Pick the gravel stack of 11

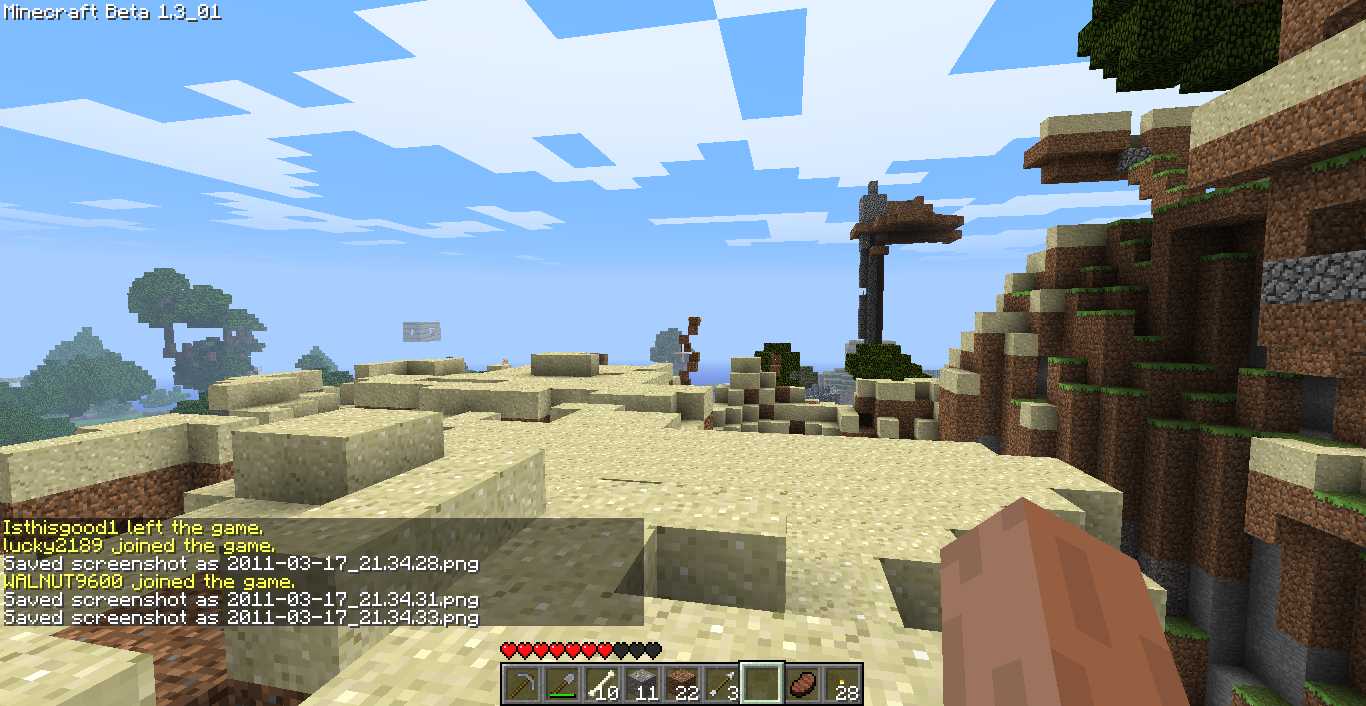[641, 685]
